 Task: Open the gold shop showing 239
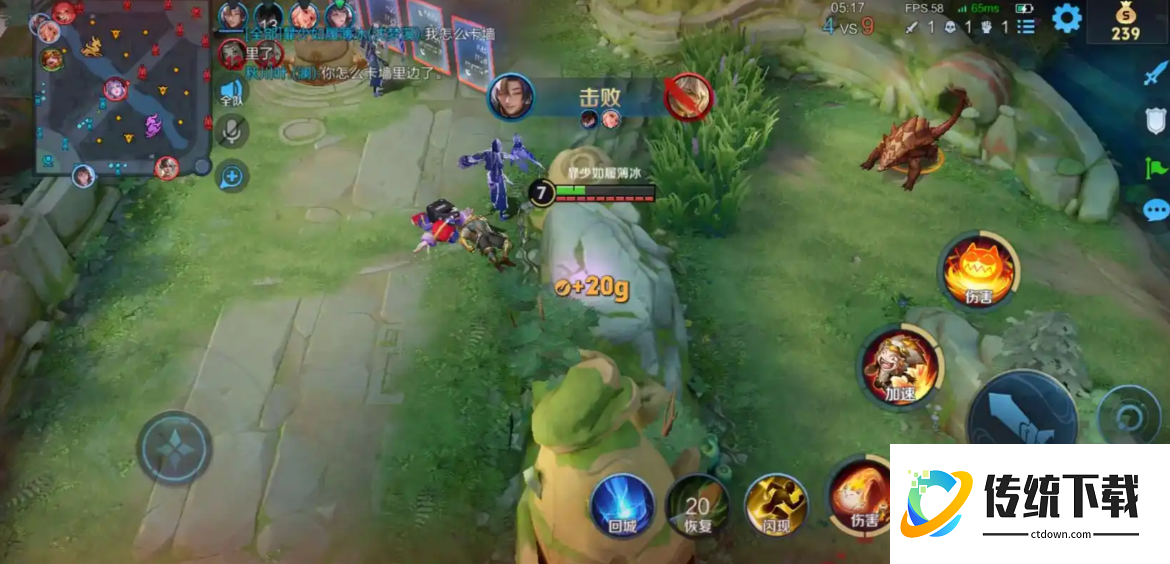coord(1125,22)
